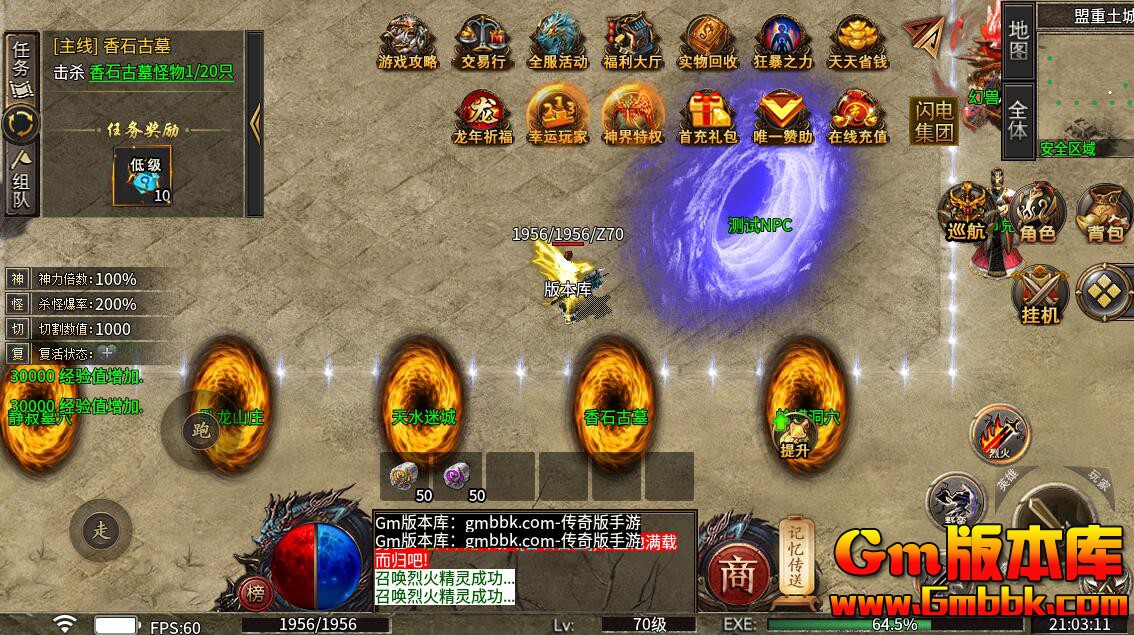Open the 榜 ranking button
The height and width of the screenshot is (635, 1134).
tap(257, 595)
